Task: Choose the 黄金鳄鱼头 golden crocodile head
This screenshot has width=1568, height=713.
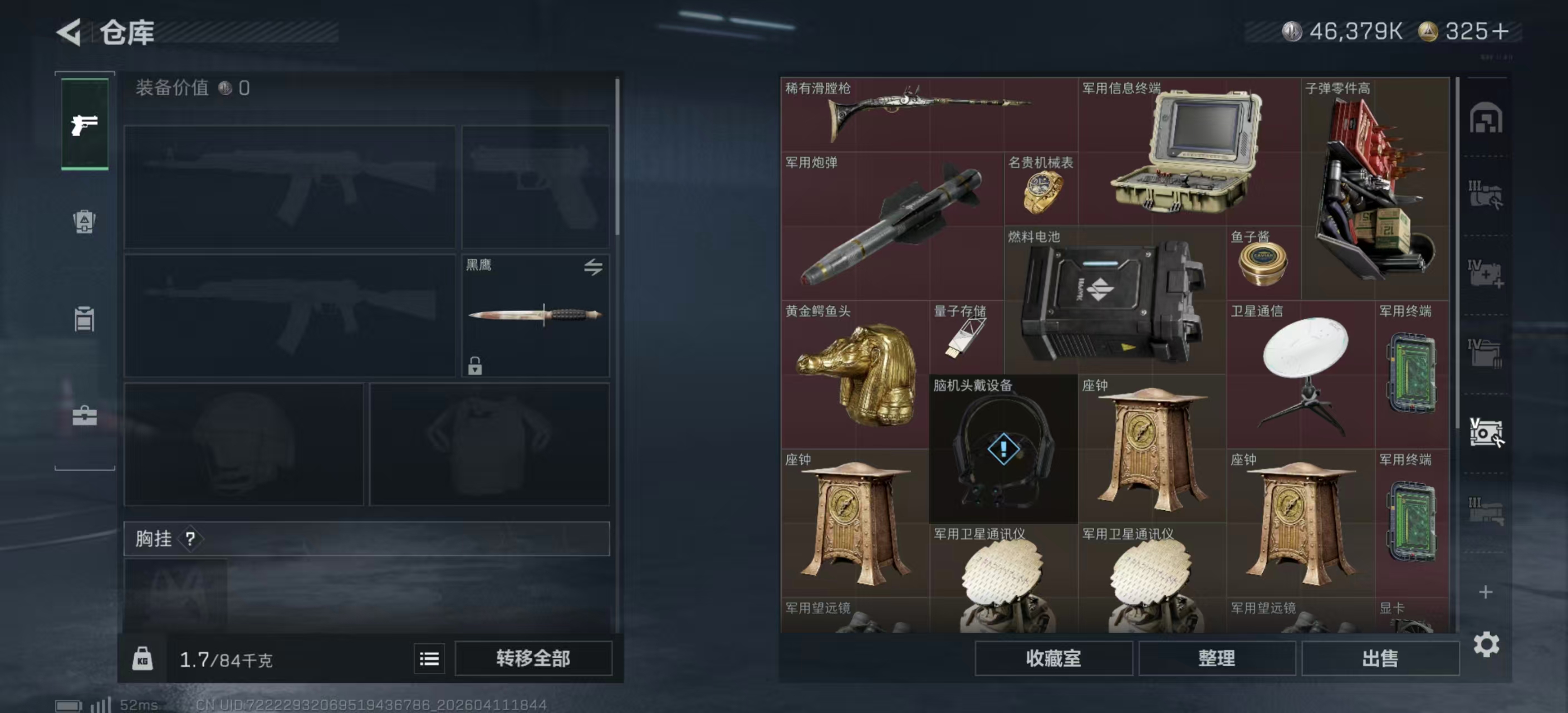Action: 855,374
